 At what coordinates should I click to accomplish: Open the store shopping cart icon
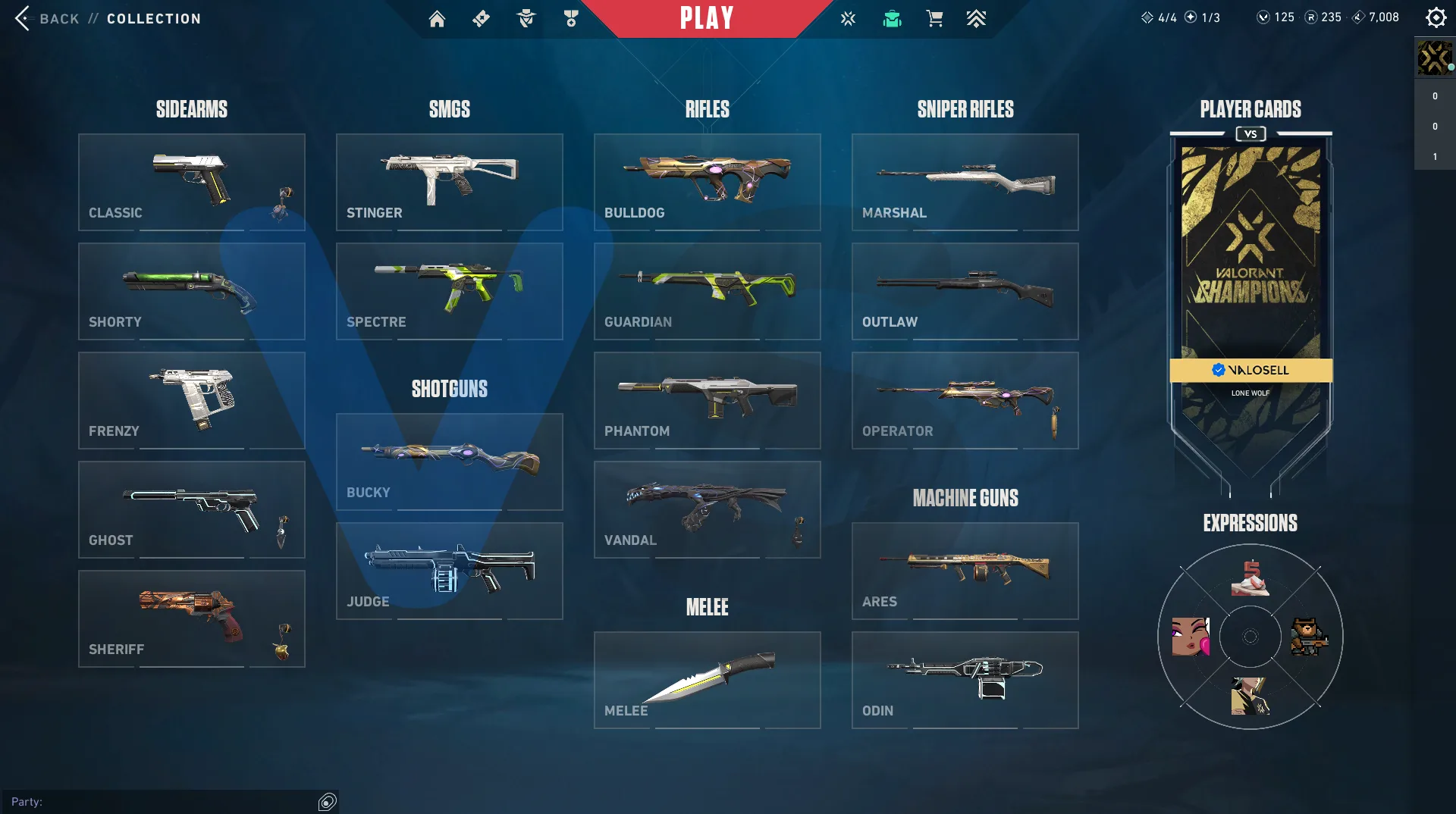(934, 18)
